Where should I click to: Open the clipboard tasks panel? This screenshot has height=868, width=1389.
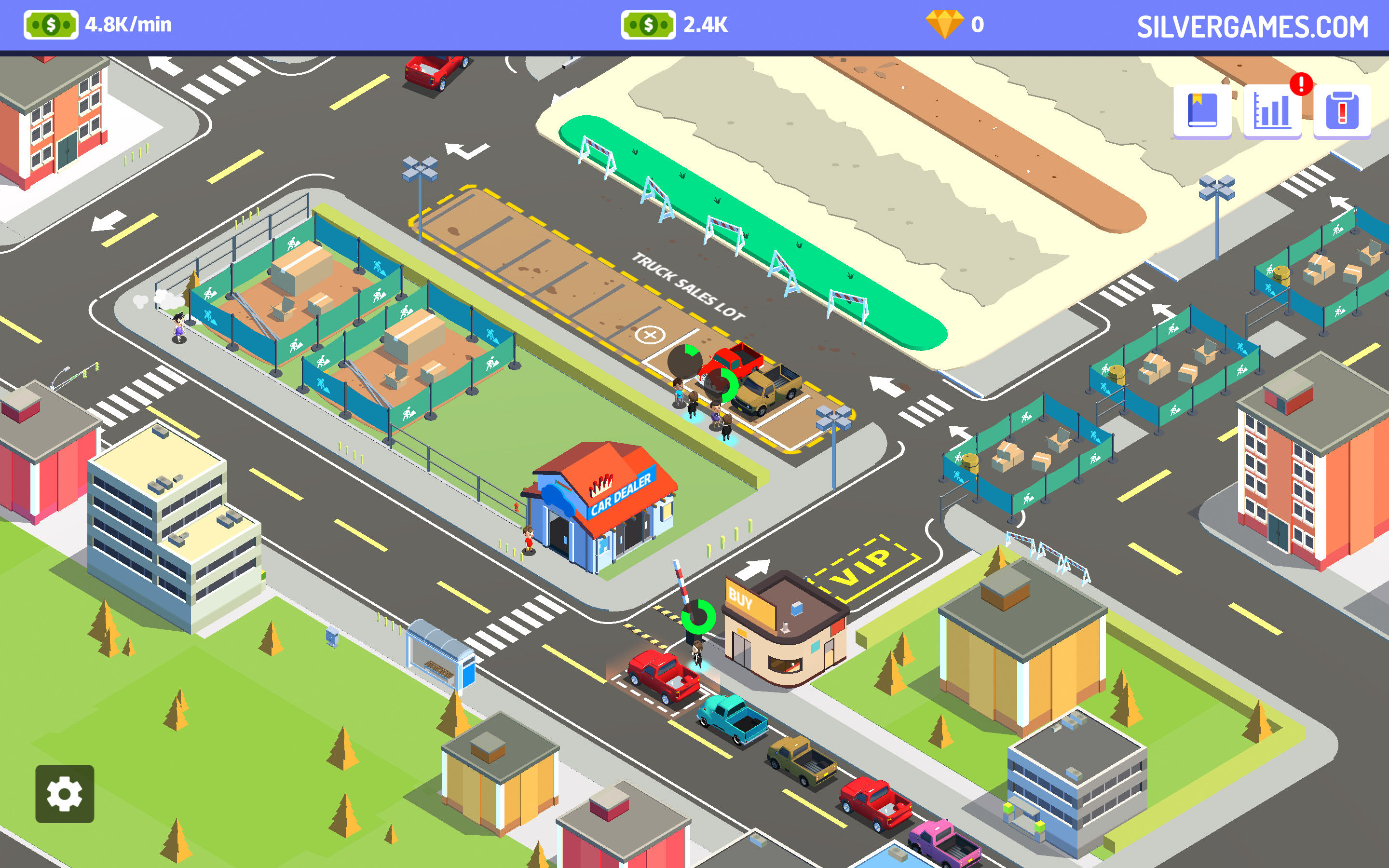pos(1342,111)
